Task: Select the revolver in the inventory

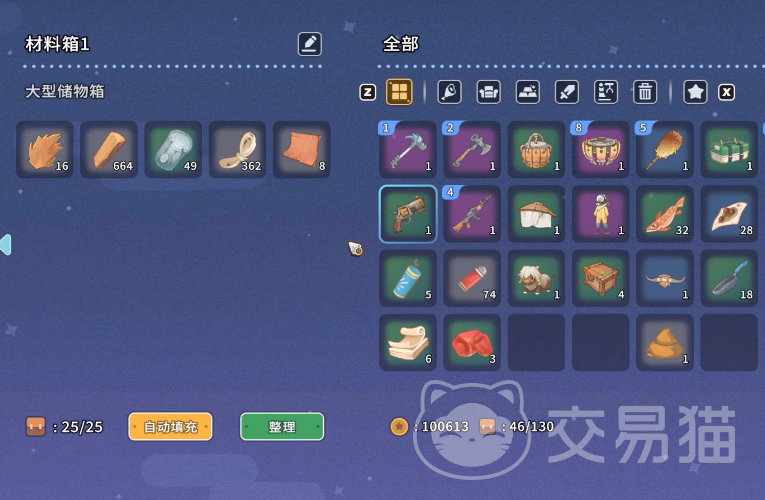Action: [x=408, y=214]
